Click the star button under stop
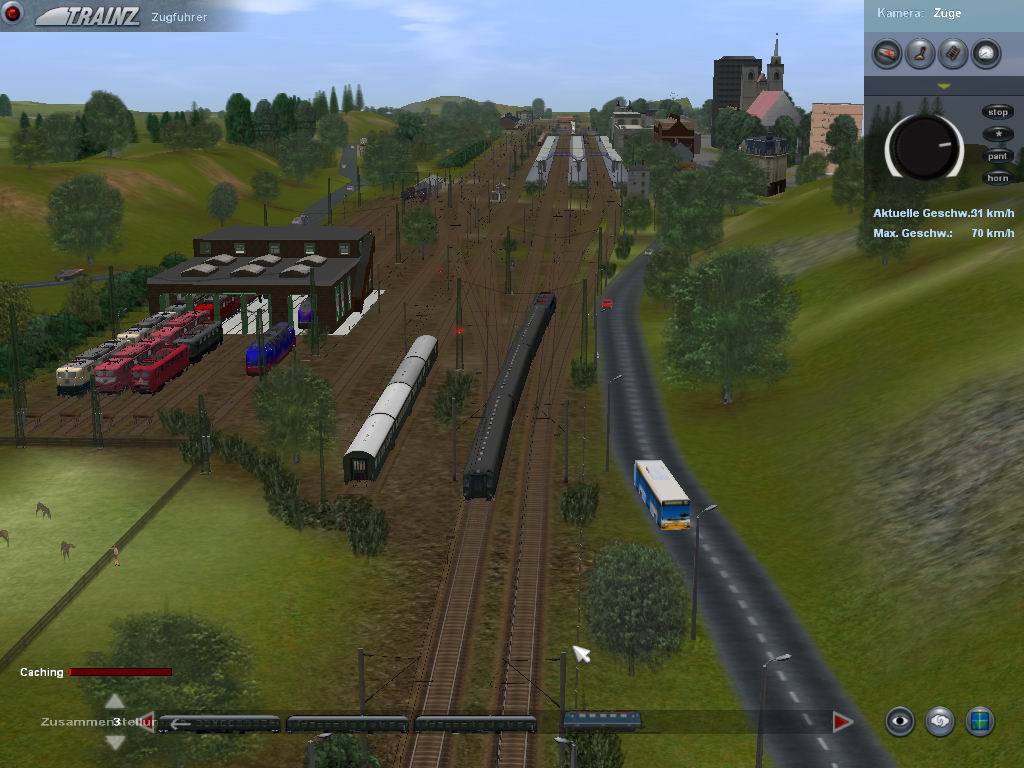Viewport: 1024px width, 768px height. pyautogui.click(x=997, y=134)
